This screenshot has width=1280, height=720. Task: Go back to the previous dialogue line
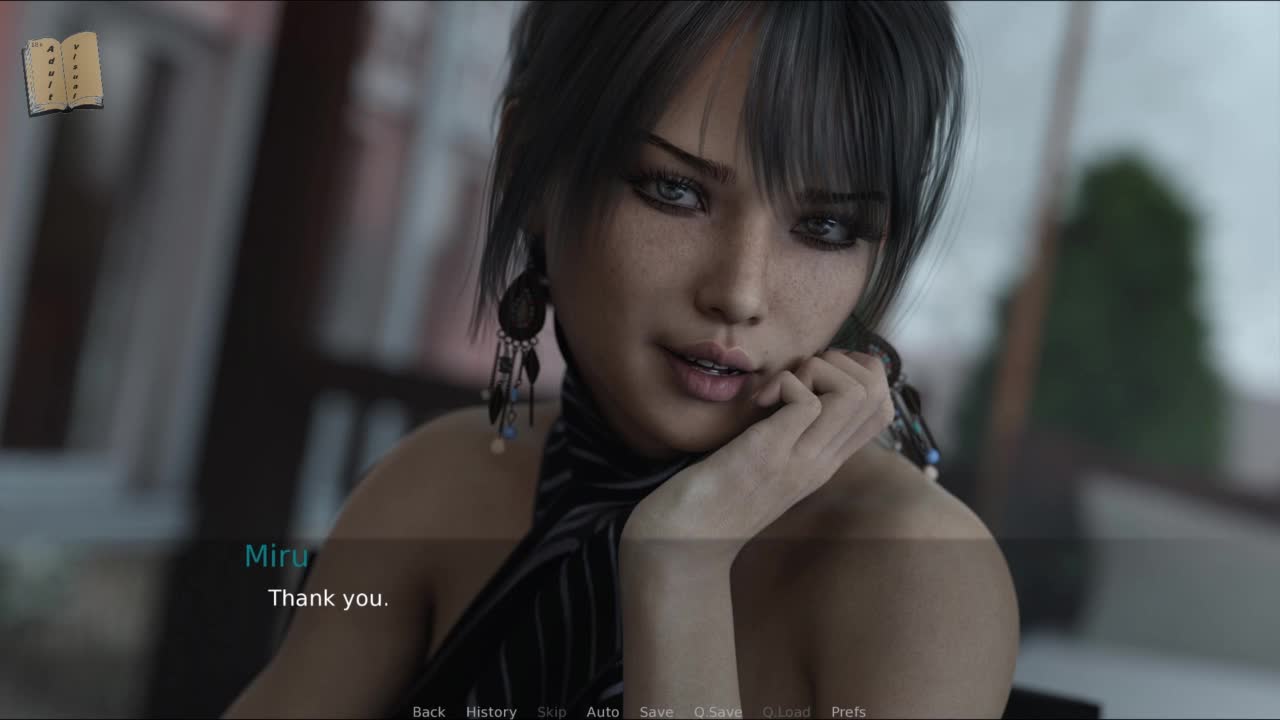[428, 711]
